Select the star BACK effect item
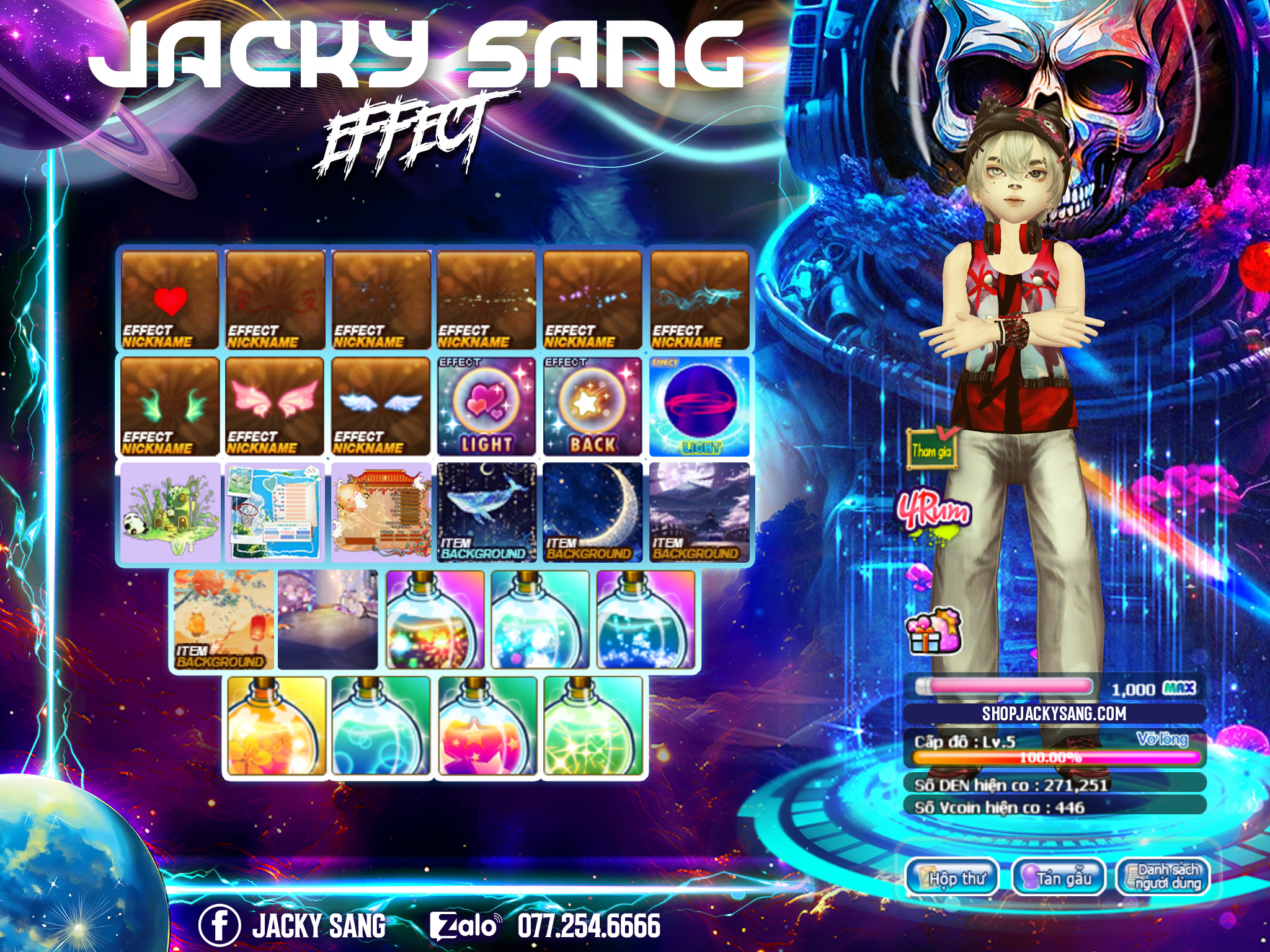The height and width of the screenshot is (952, 1270). [592, 407]
